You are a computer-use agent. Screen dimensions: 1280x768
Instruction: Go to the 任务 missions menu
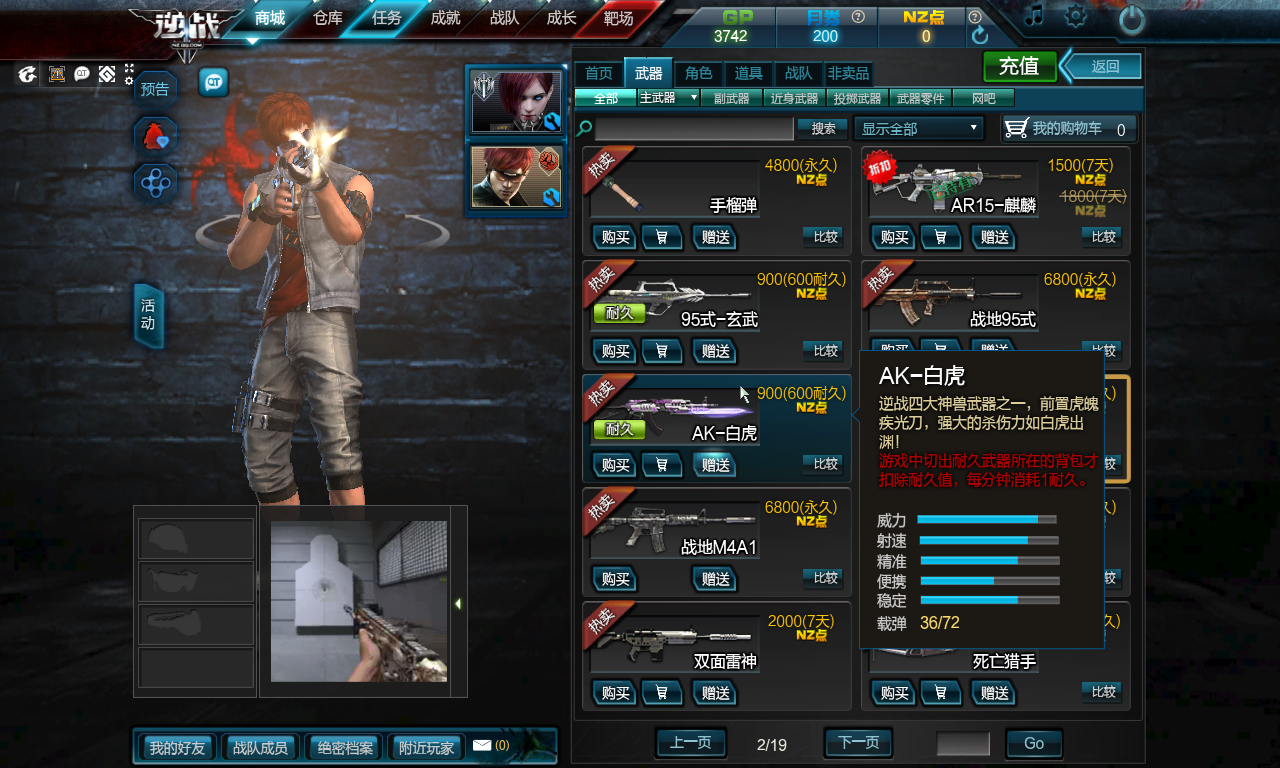coord(386,18)
